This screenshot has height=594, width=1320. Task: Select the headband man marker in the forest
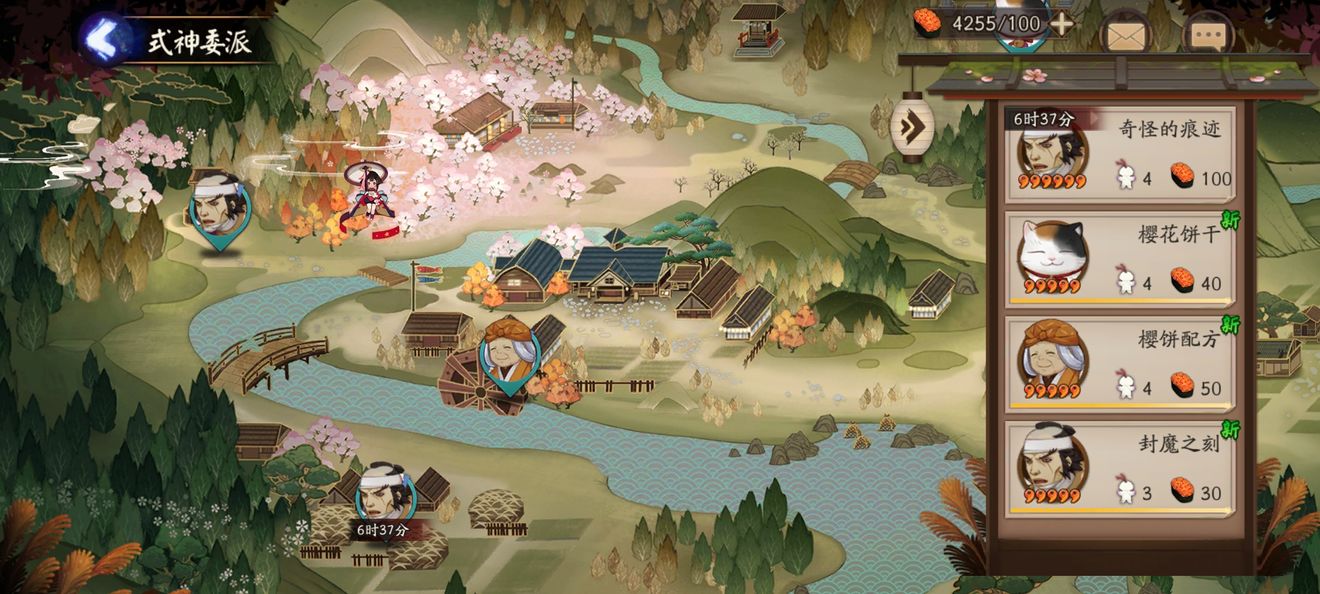[x=217, y=208]
